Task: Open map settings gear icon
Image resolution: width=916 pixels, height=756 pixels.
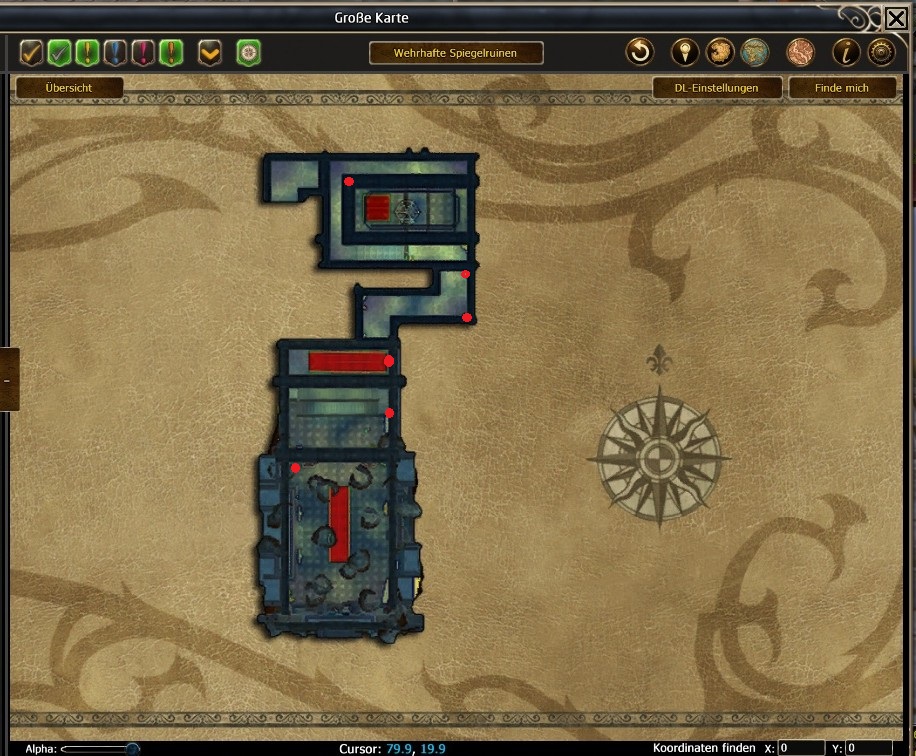Action: [x=881, y=52]
